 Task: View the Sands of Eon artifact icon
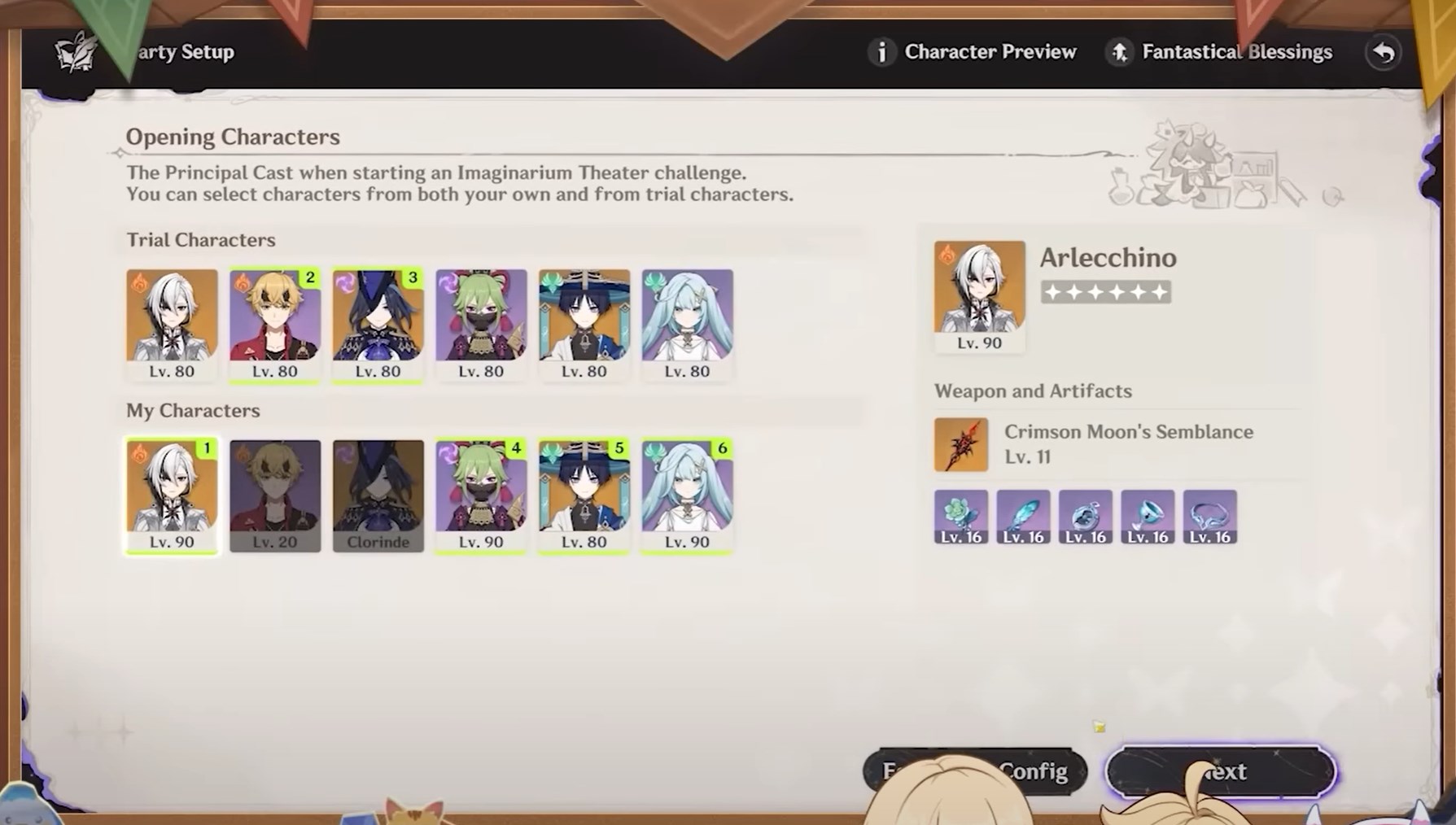tap(1086, 516)
